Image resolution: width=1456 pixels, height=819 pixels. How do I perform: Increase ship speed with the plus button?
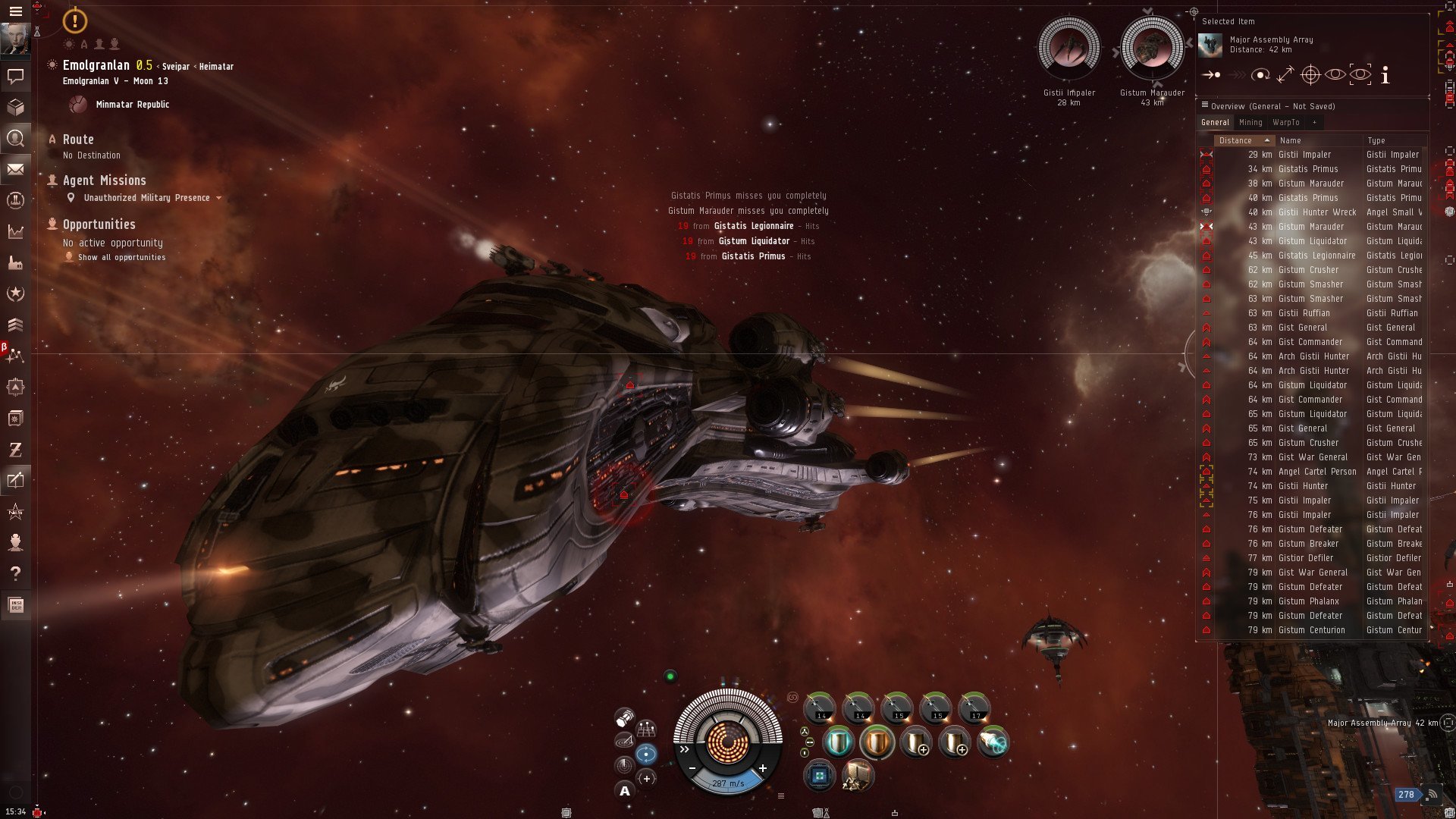(x=762, y=768)
